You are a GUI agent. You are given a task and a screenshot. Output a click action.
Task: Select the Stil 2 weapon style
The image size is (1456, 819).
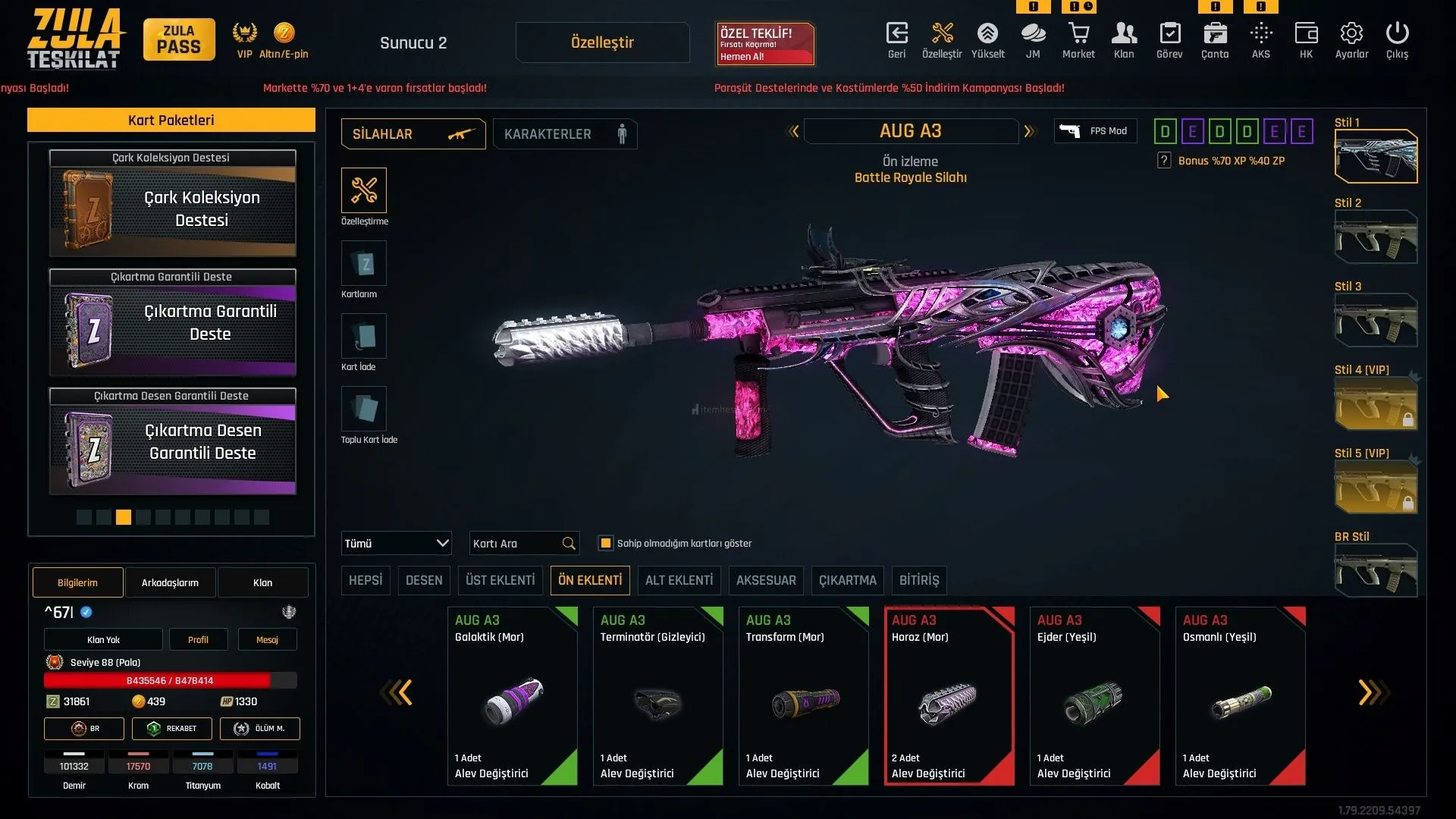(x=1376, y=237)
